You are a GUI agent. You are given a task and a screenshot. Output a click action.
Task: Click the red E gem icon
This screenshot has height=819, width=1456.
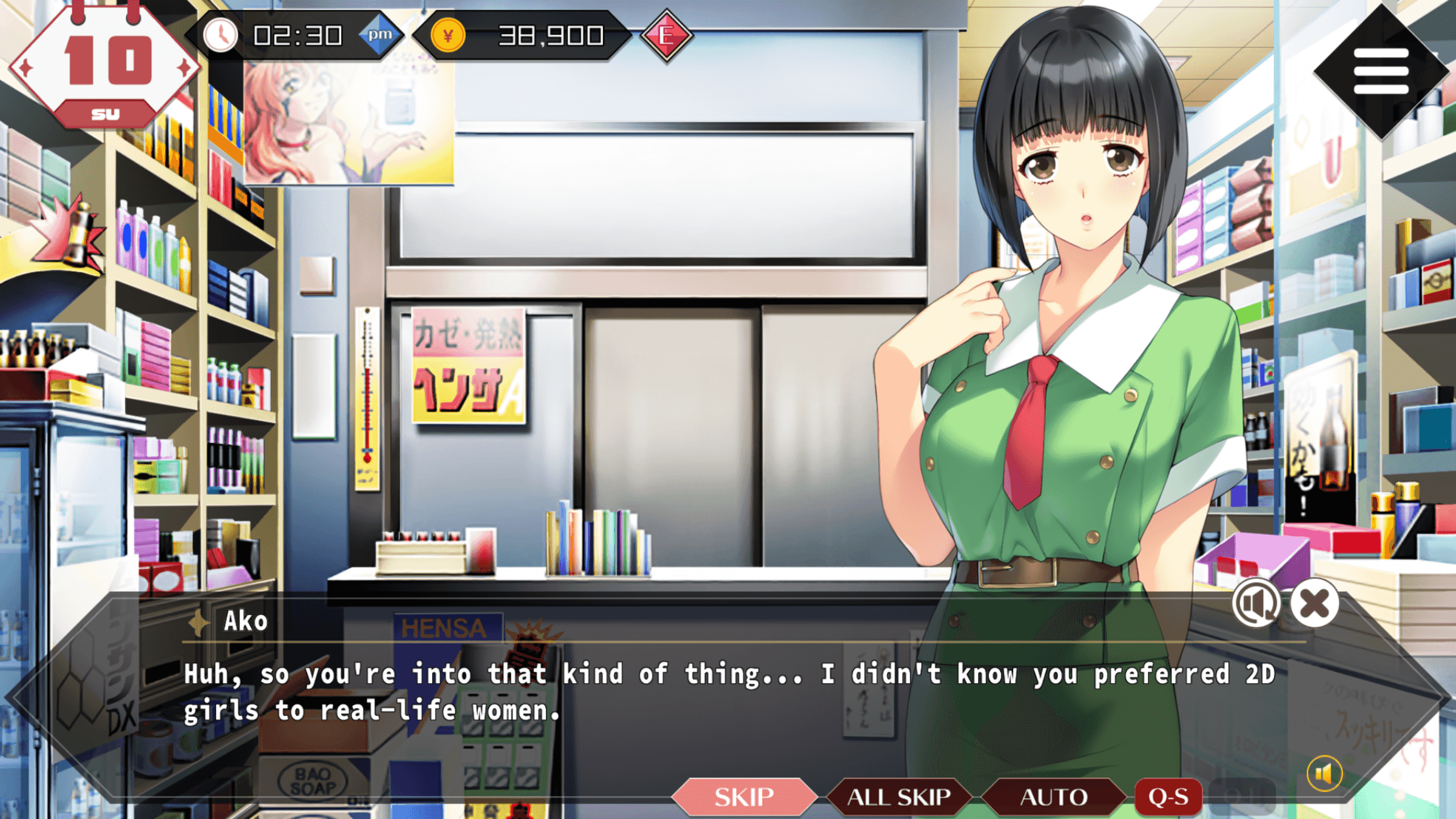667,36
